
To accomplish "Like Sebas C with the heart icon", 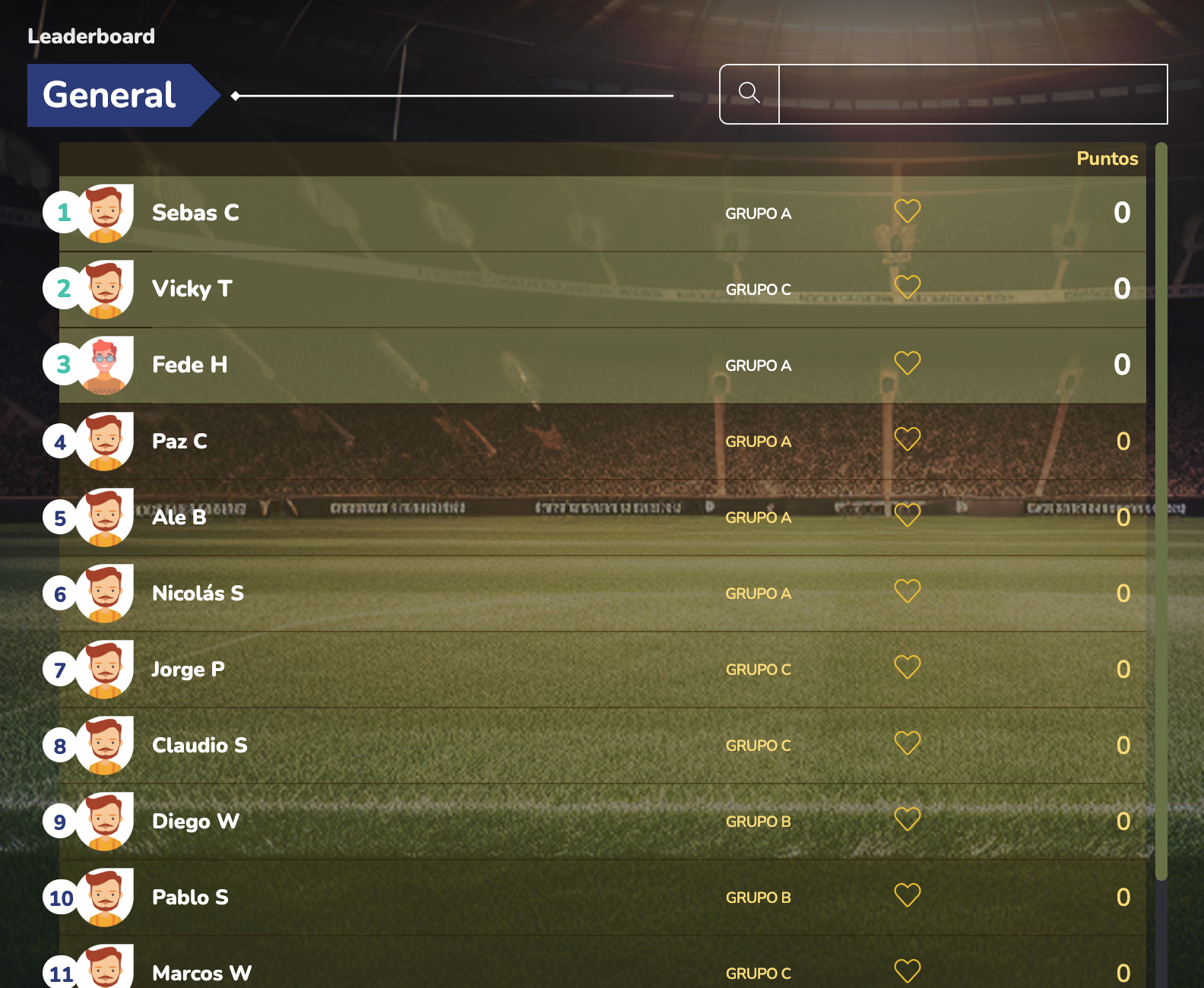I will tap(908, 211).
